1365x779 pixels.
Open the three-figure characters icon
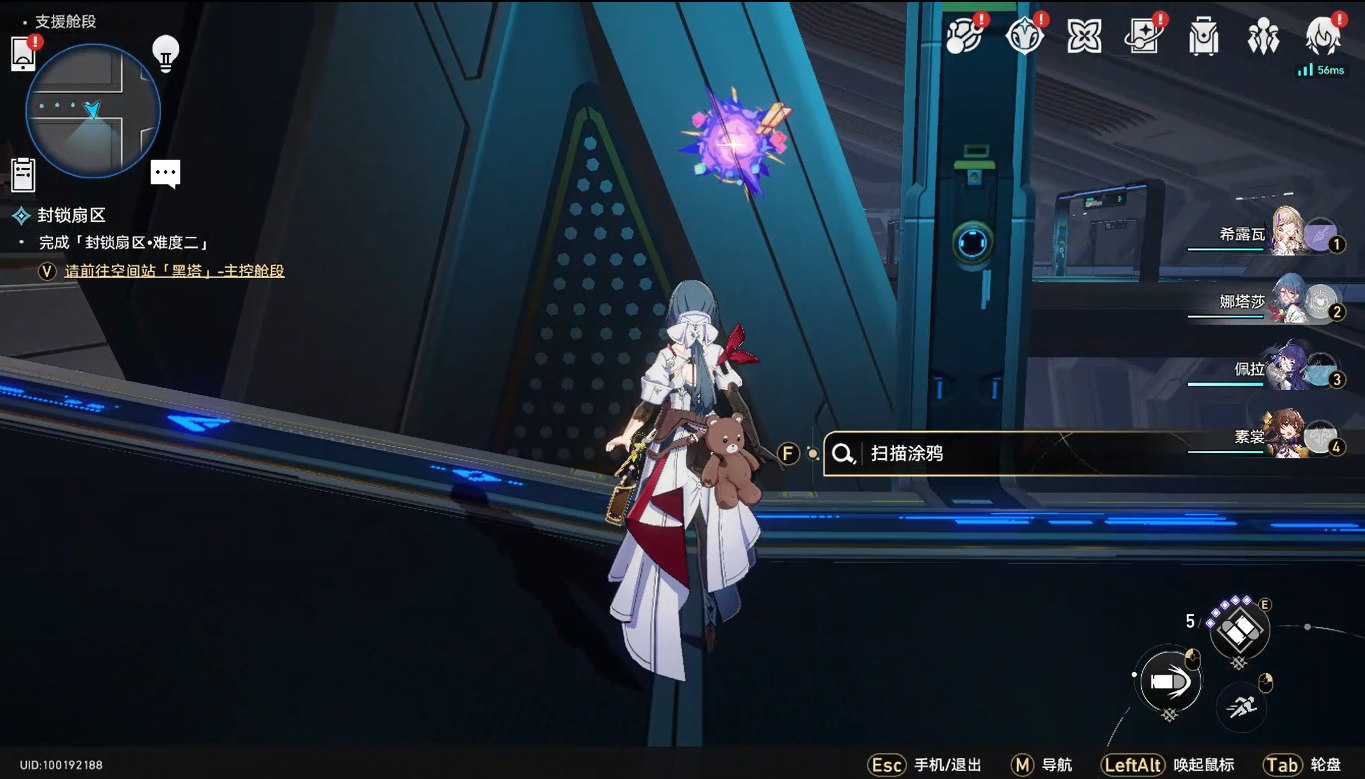tap(1263, 37)
